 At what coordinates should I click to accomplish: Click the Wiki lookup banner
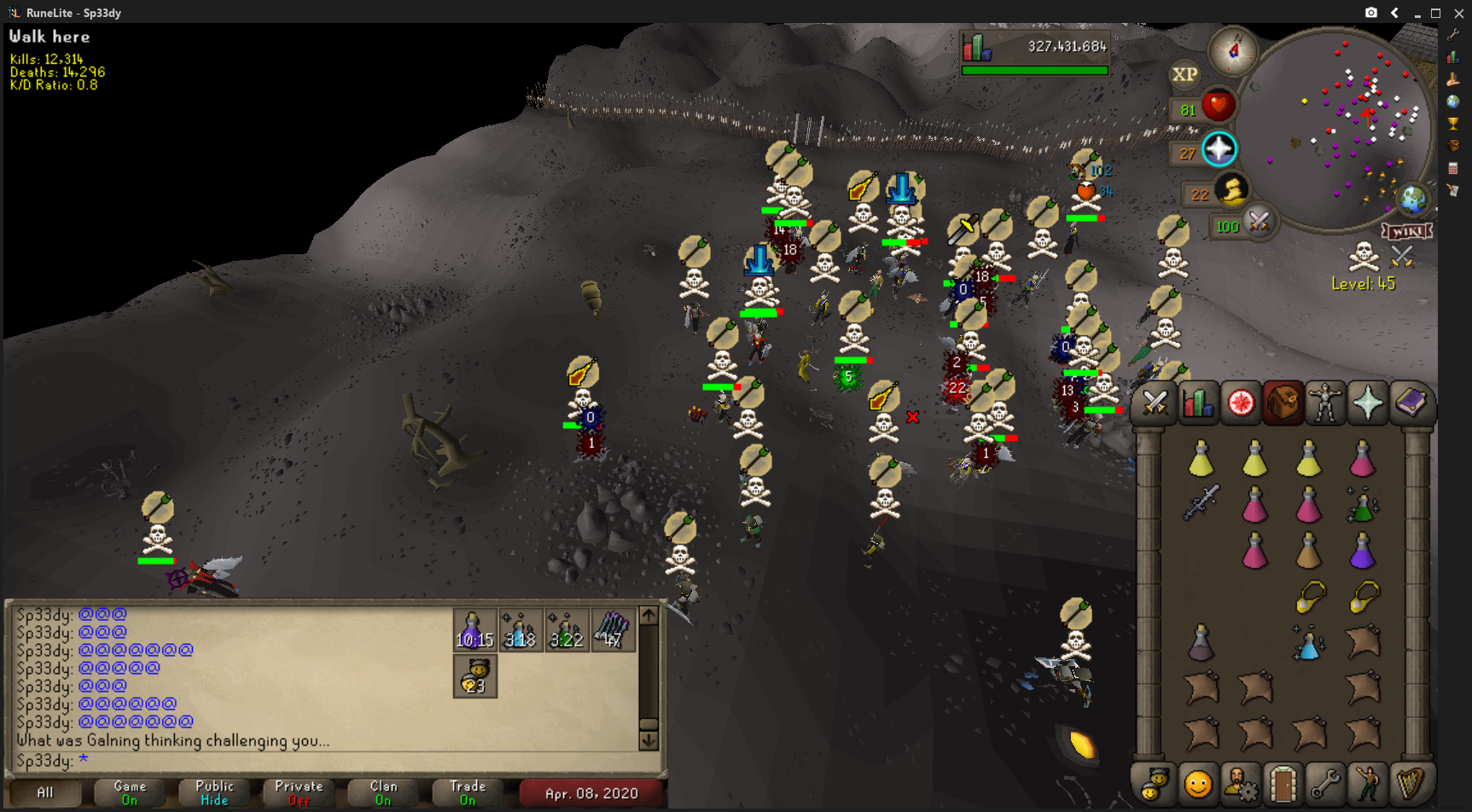[1406, 231]
